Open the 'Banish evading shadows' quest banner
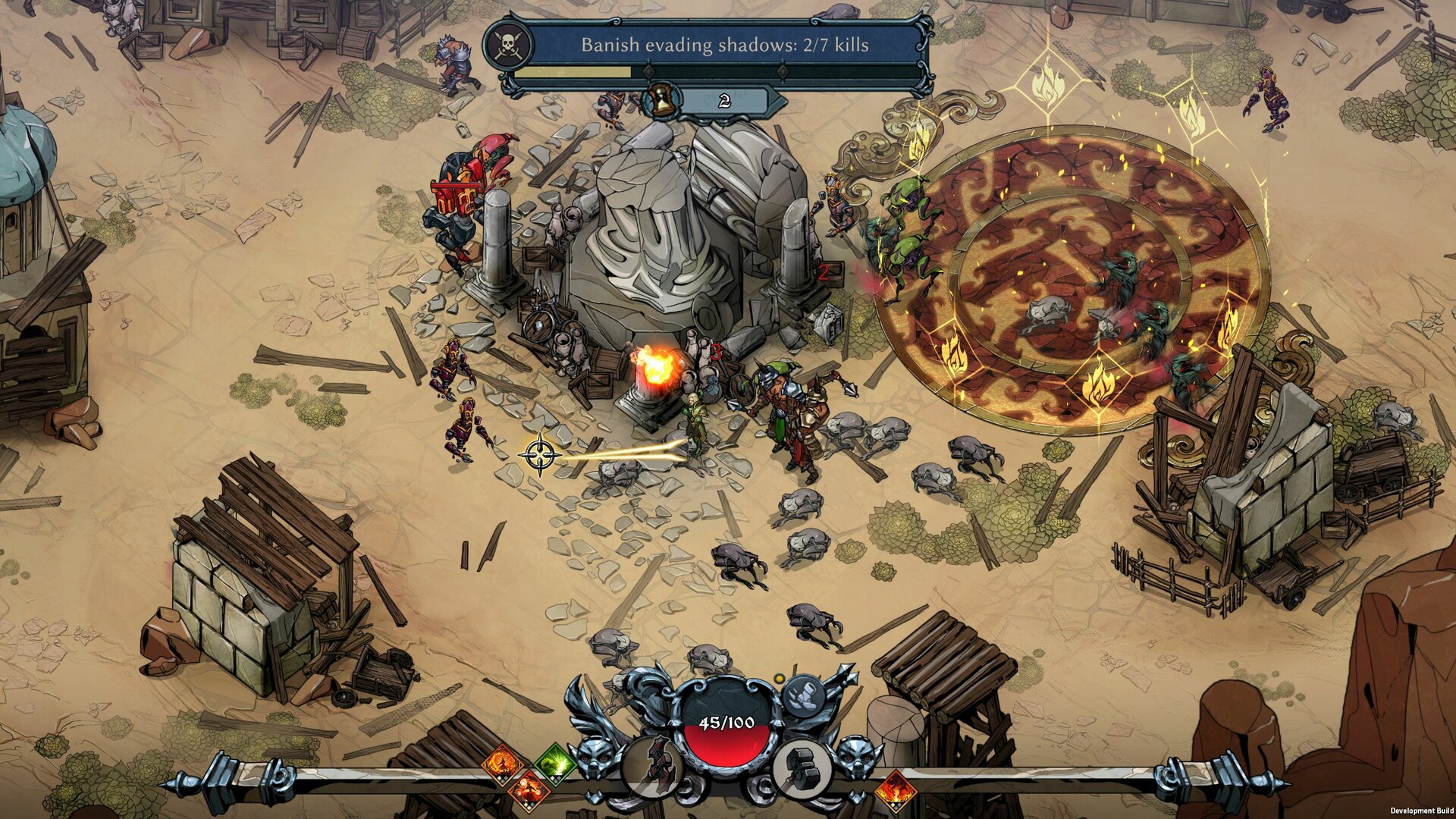The width and height of the screenshot is (1456, 819). click(x=726, y=45)
